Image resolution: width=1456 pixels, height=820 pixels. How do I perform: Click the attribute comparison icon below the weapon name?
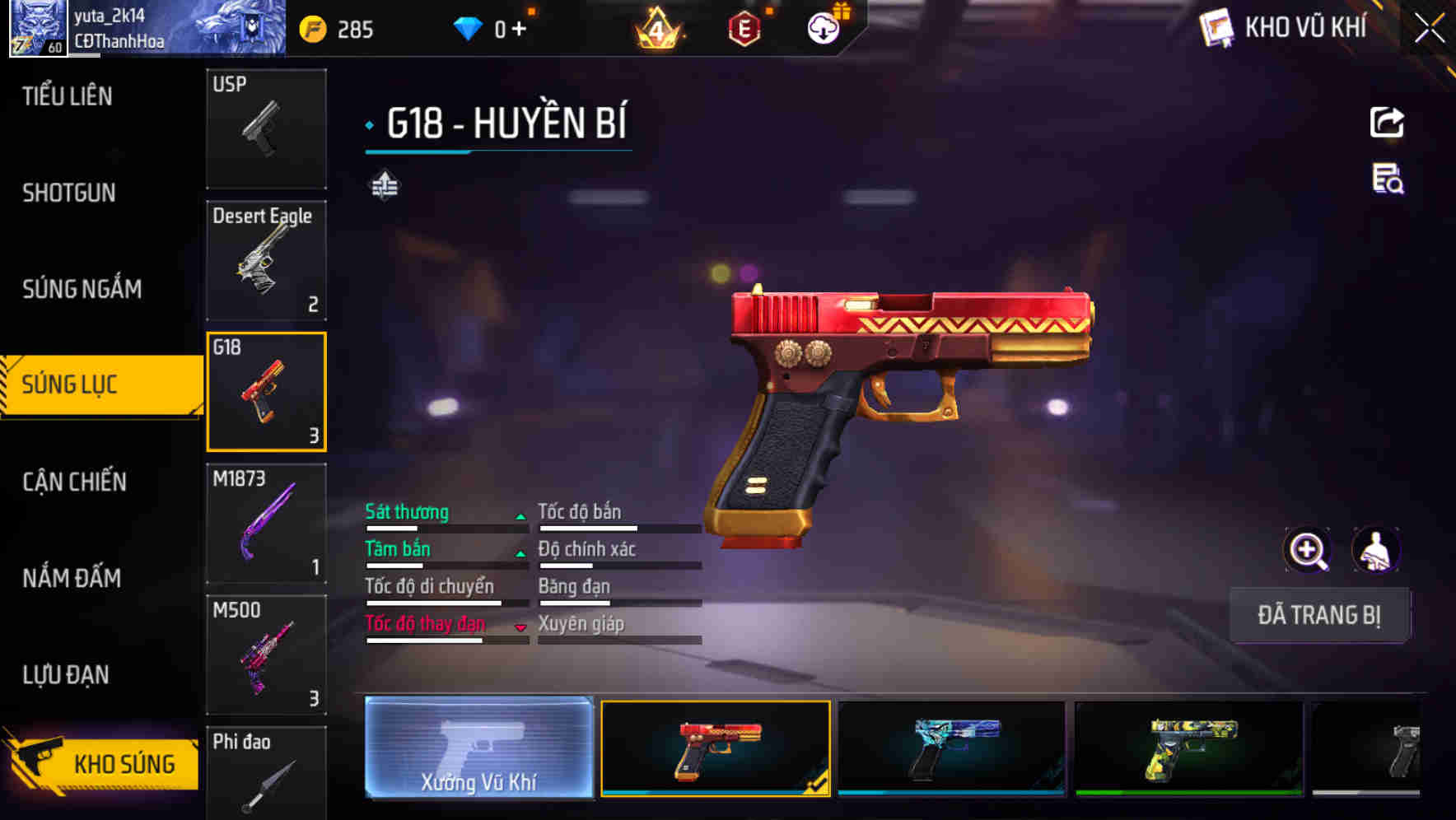point(385,186)
